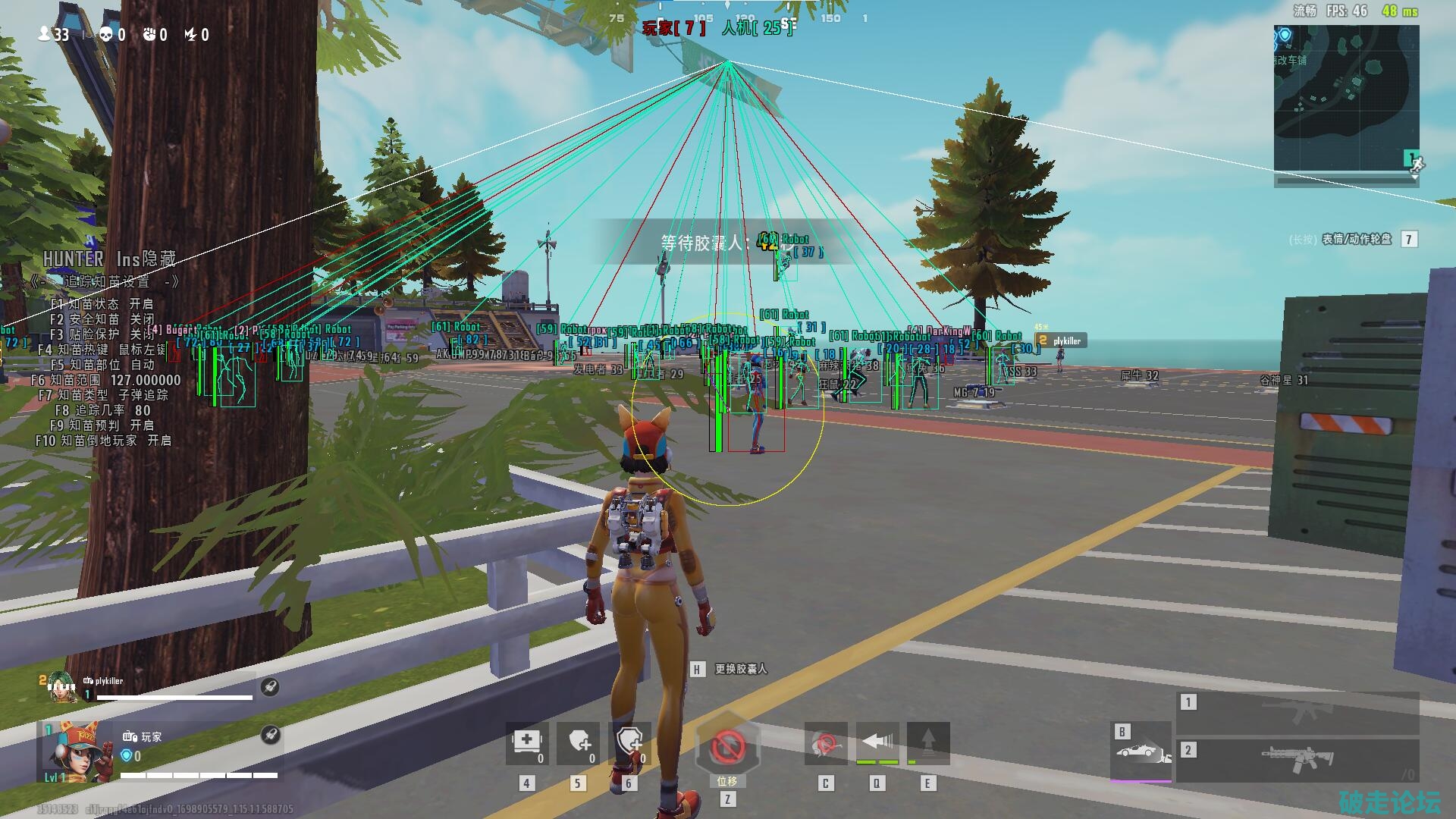Viewport: 1456px width, 819px height.
Task: Click the plykiller teammate nameplate marker
Action: [1061, 341]
